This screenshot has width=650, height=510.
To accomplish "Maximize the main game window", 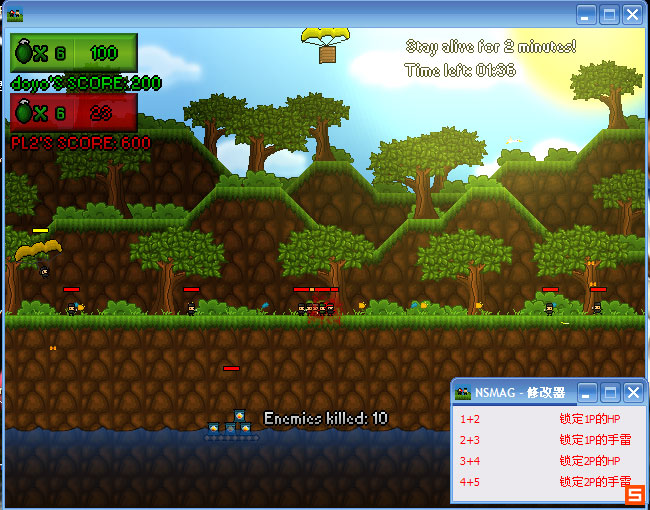I will 609,15.
